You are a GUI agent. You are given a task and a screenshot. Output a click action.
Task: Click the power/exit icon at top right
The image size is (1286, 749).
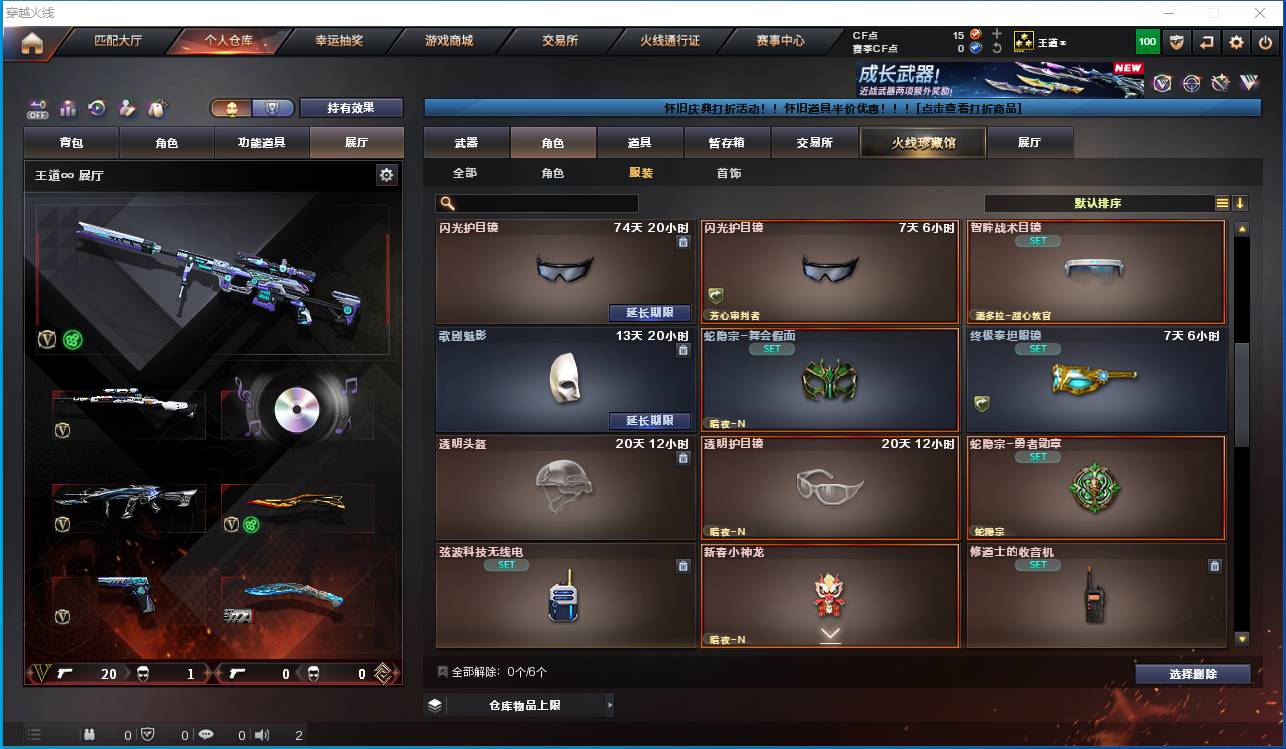[1265, 41]
